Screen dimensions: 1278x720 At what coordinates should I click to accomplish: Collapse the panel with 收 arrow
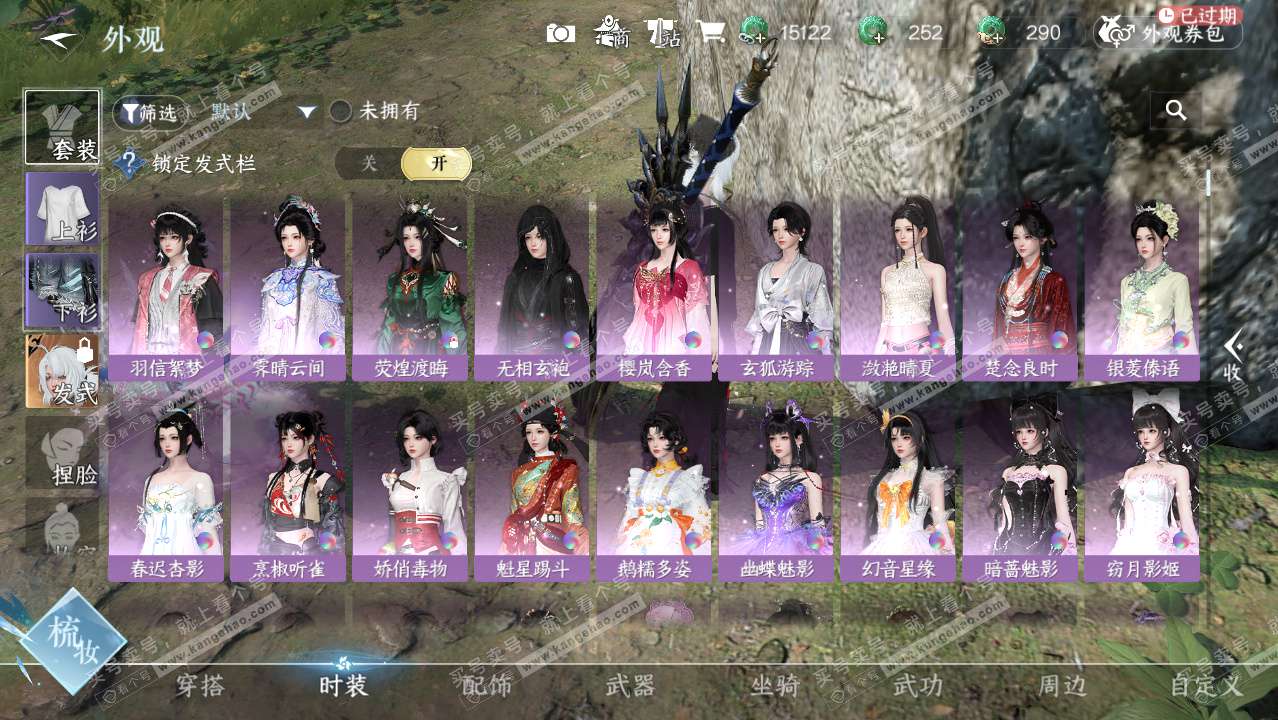(1233, 355)
